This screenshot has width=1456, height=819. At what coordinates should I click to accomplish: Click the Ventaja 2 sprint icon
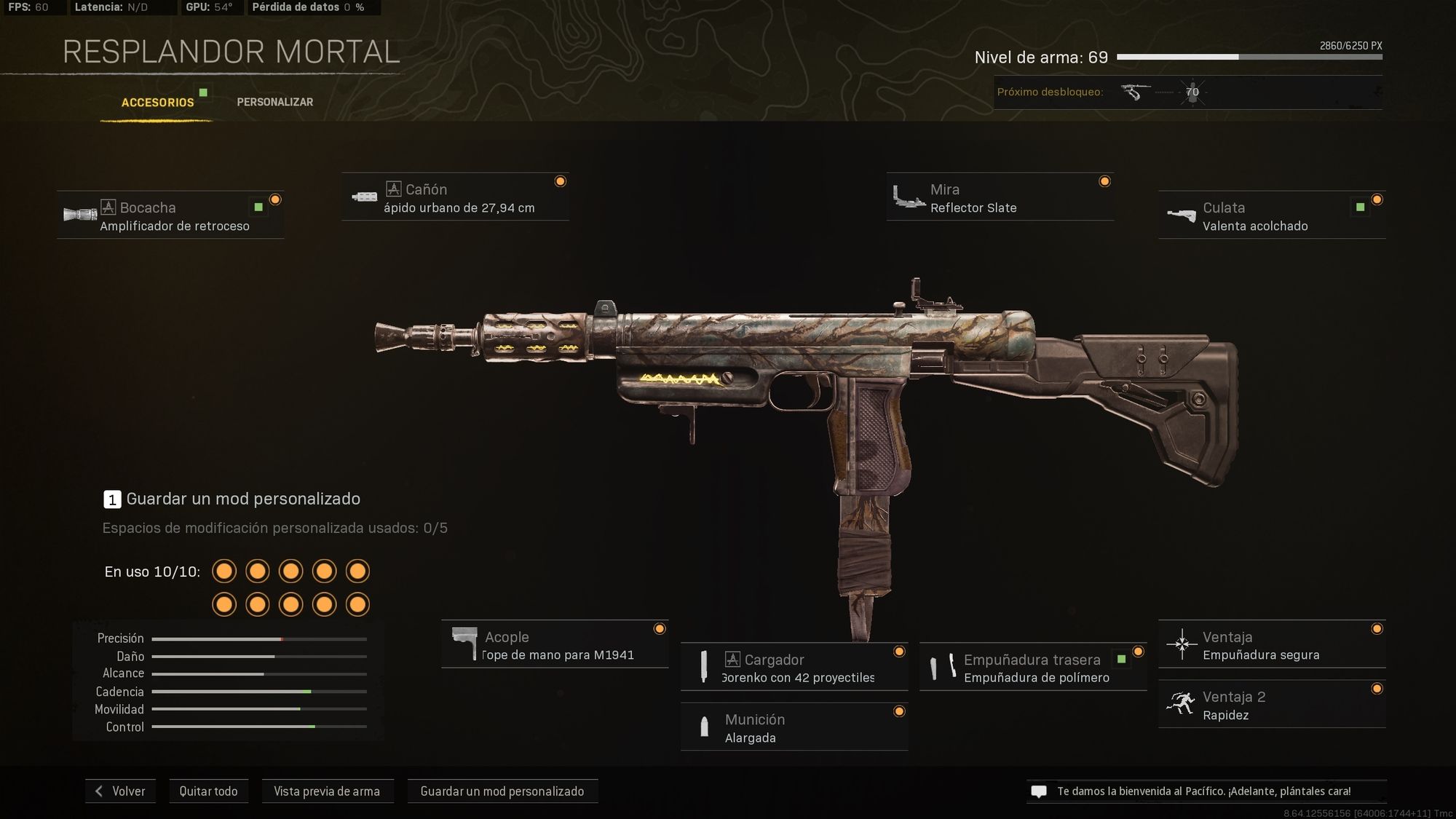(1184, 703)
